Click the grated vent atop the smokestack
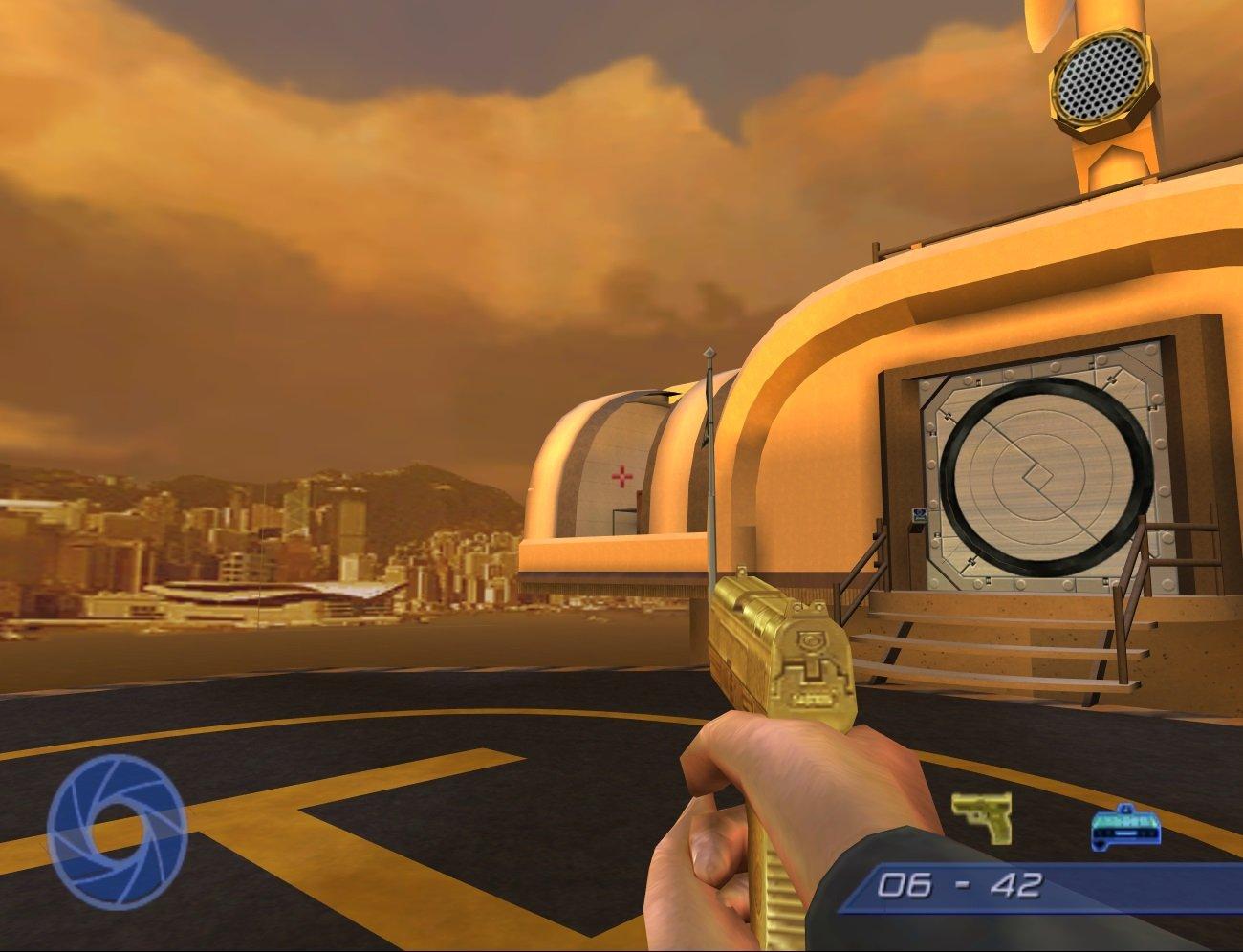 (1100, 76)
